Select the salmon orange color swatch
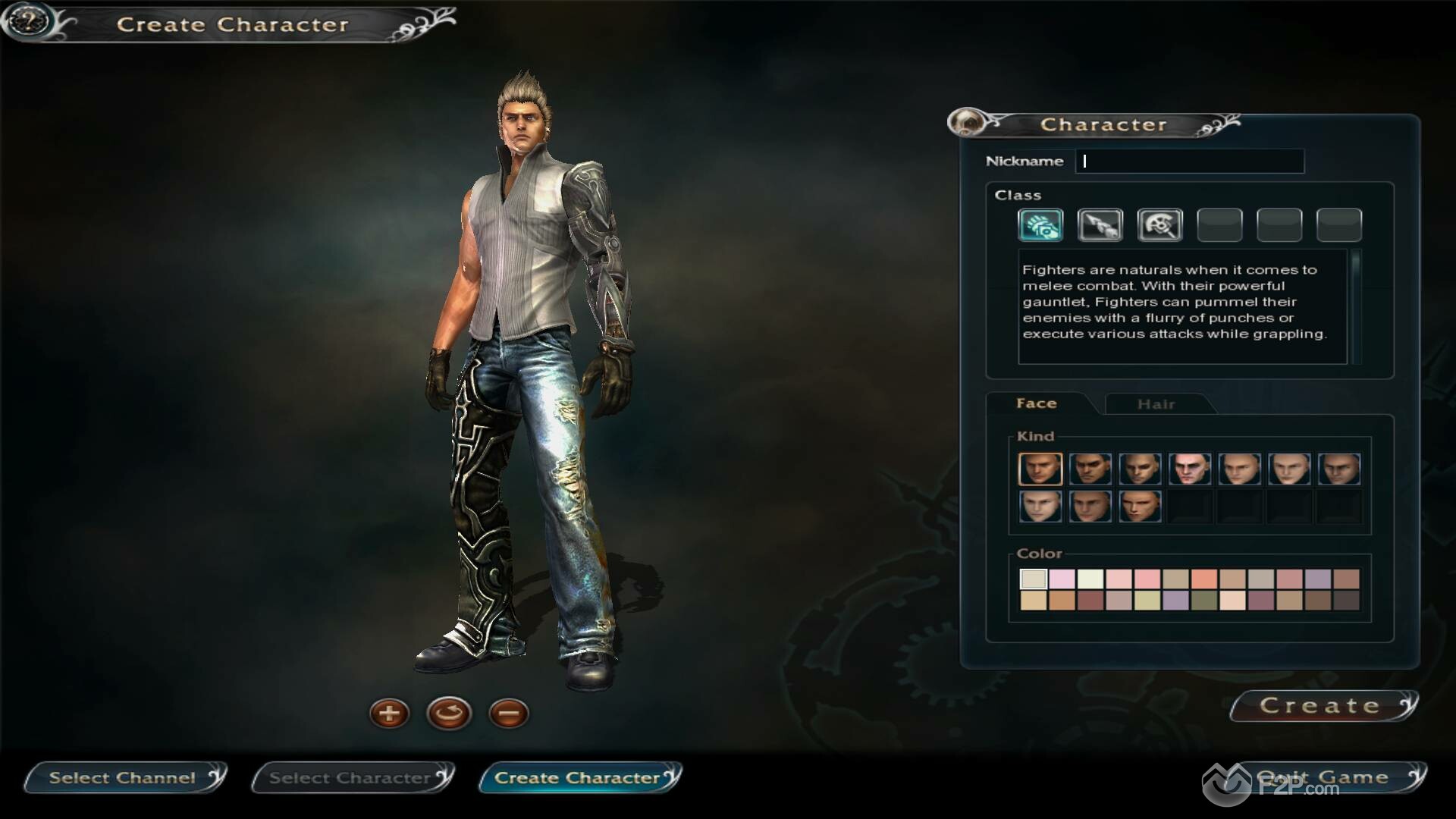The height and width of the screenshot is (819, 1456). pos(1203,579)
